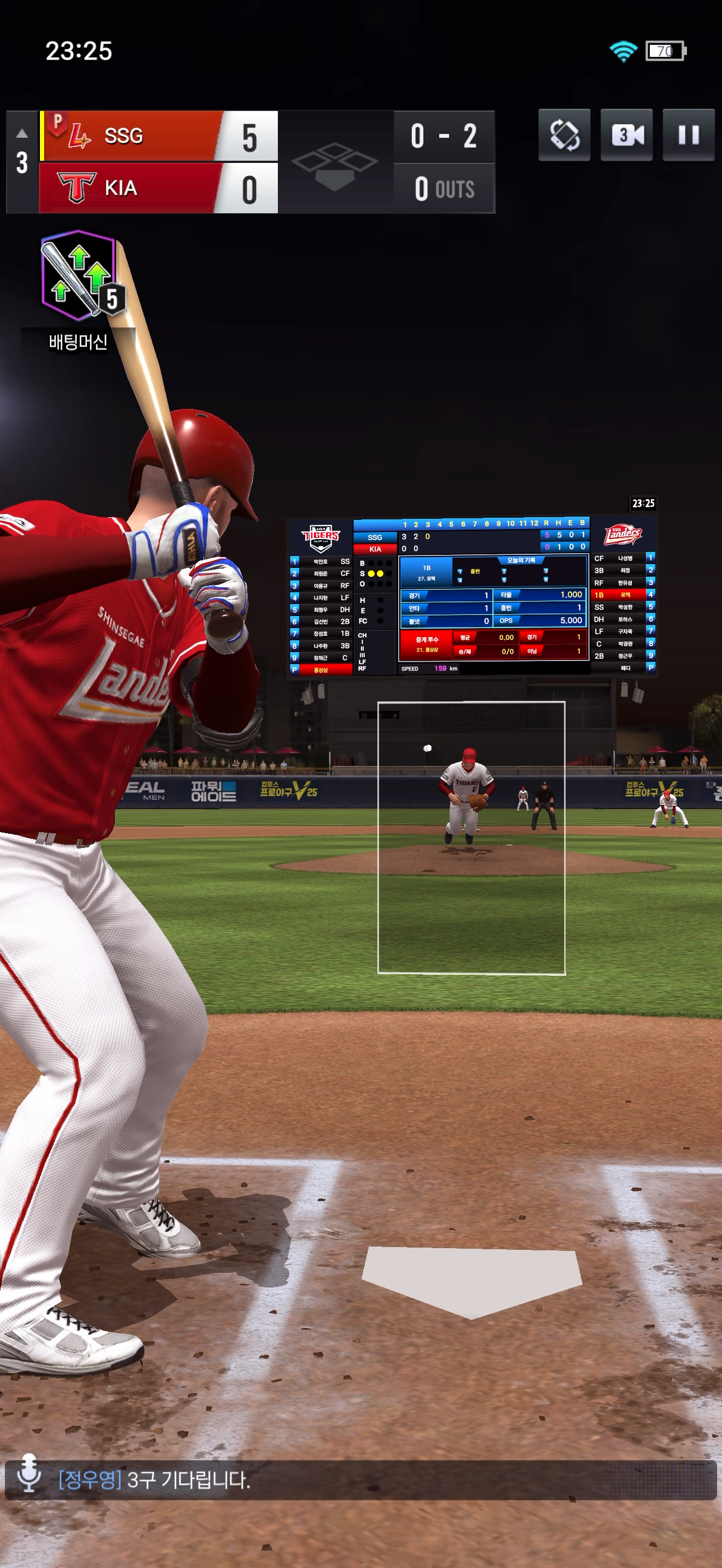Expand the inning score panel arrow
Image resolution: width=722 pixels, height=1568 pixels.
(22, 133)
